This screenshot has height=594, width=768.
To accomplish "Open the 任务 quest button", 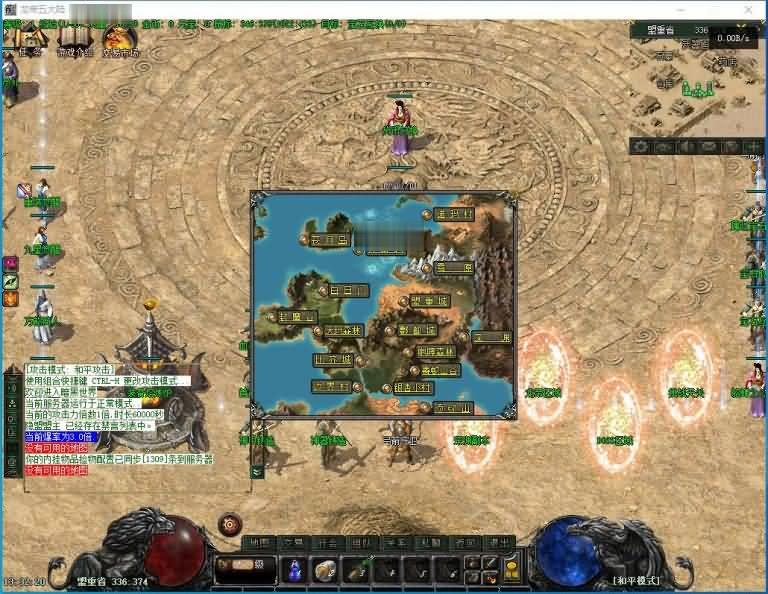I will [x=27, y=43].
